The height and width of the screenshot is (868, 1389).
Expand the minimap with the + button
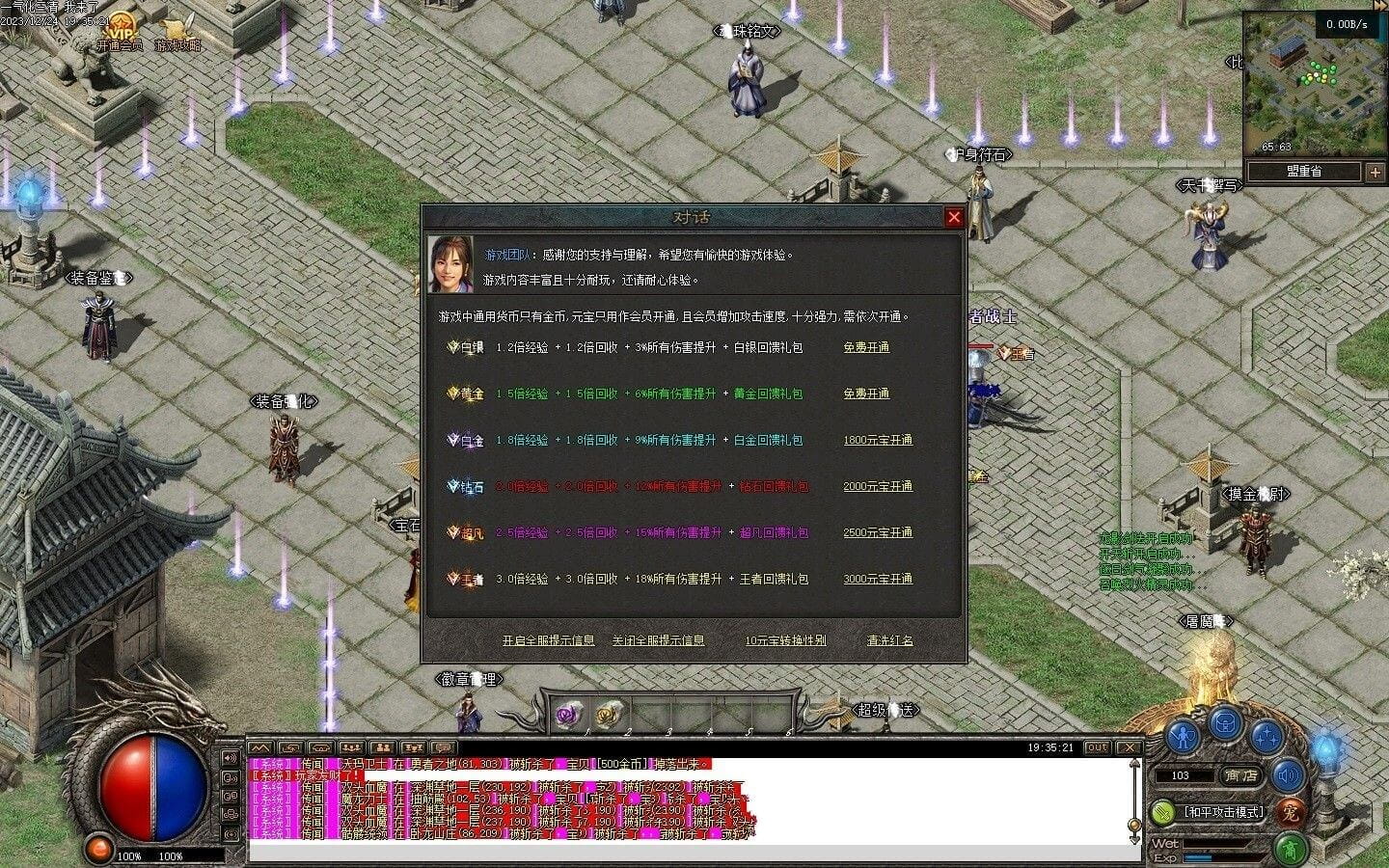pyautogui.click(x=1375, y=172)
